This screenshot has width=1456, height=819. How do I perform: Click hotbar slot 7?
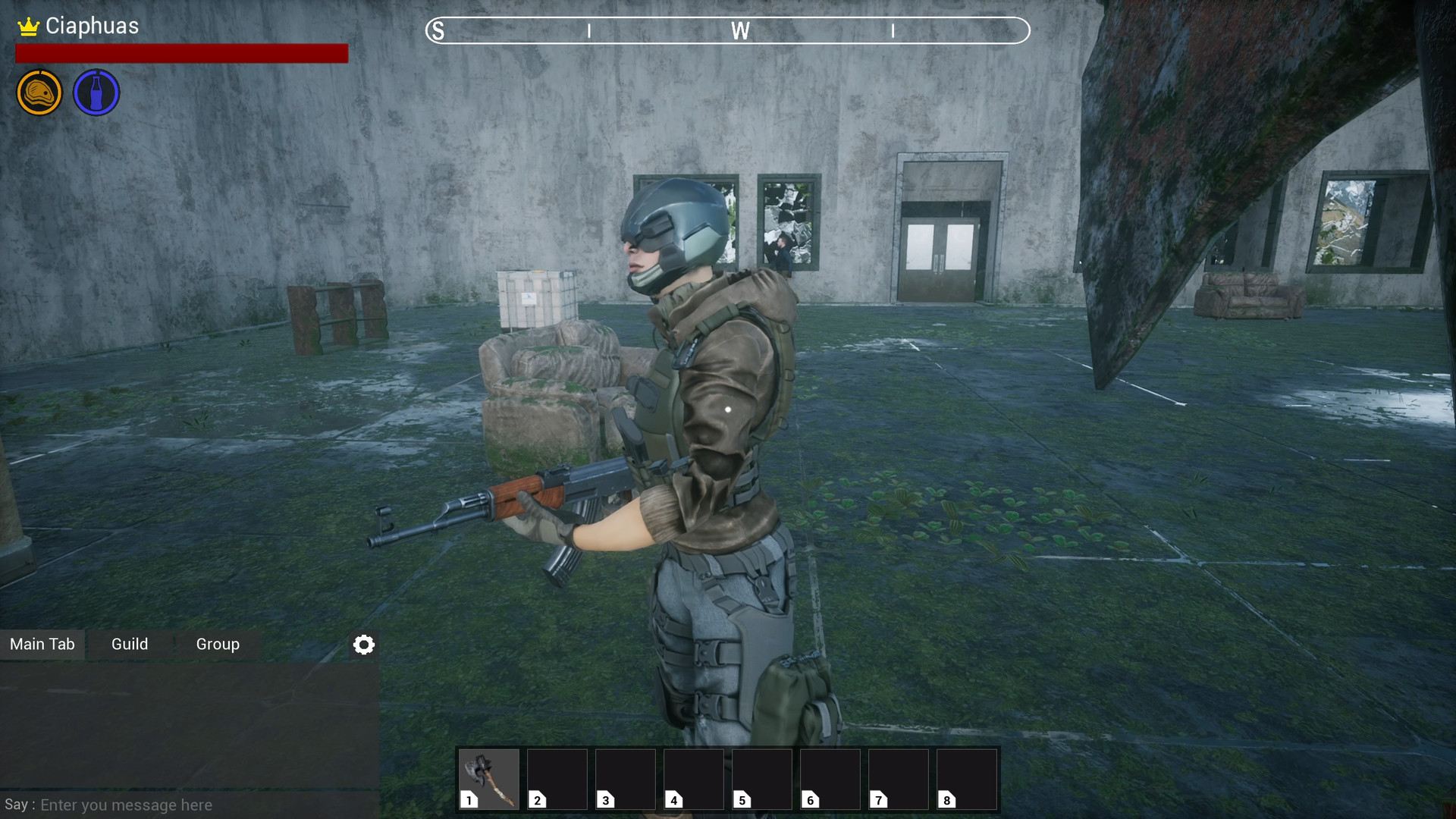899,779
